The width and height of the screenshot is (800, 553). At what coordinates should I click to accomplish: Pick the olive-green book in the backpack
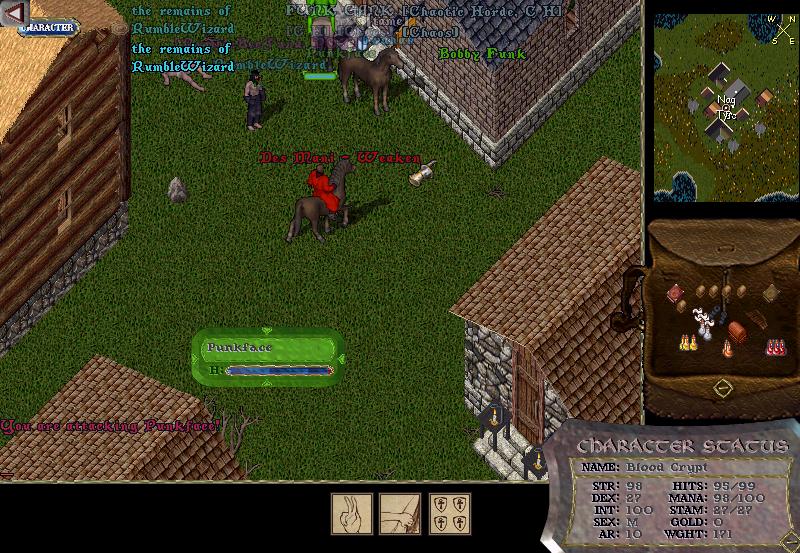click(x=769, y=293)
